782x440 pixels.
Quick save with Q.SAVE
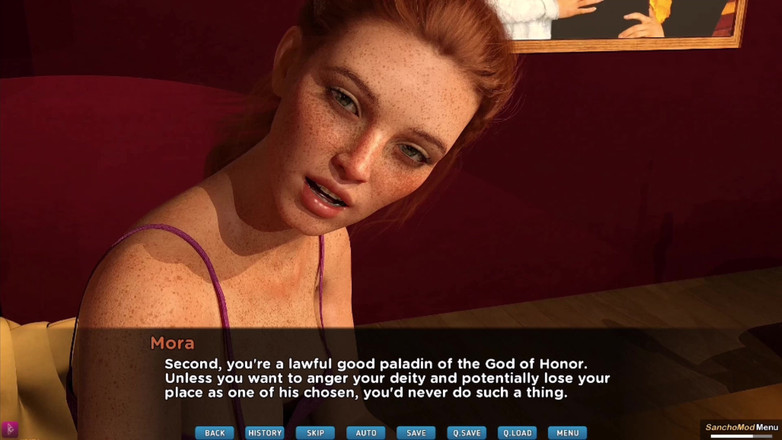[x=467, y=433]
